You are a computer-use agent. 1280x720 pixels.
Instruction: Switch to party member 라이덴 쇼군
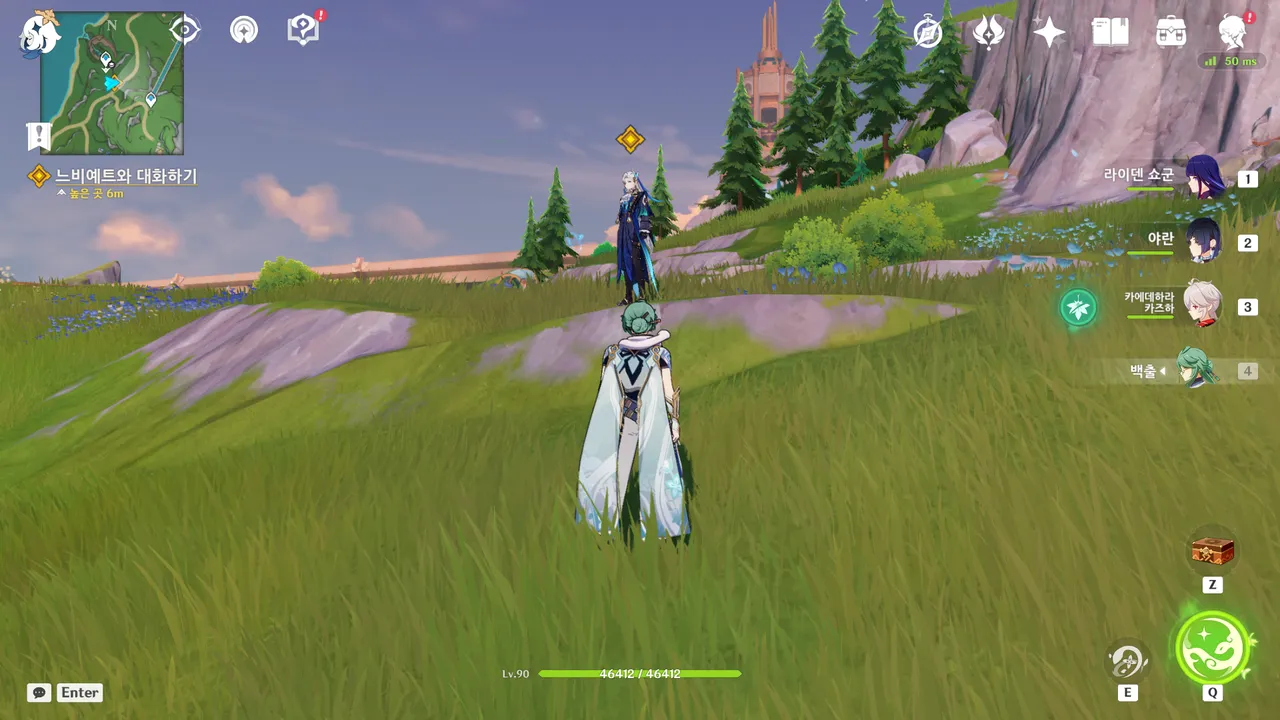pos(1204,178)
